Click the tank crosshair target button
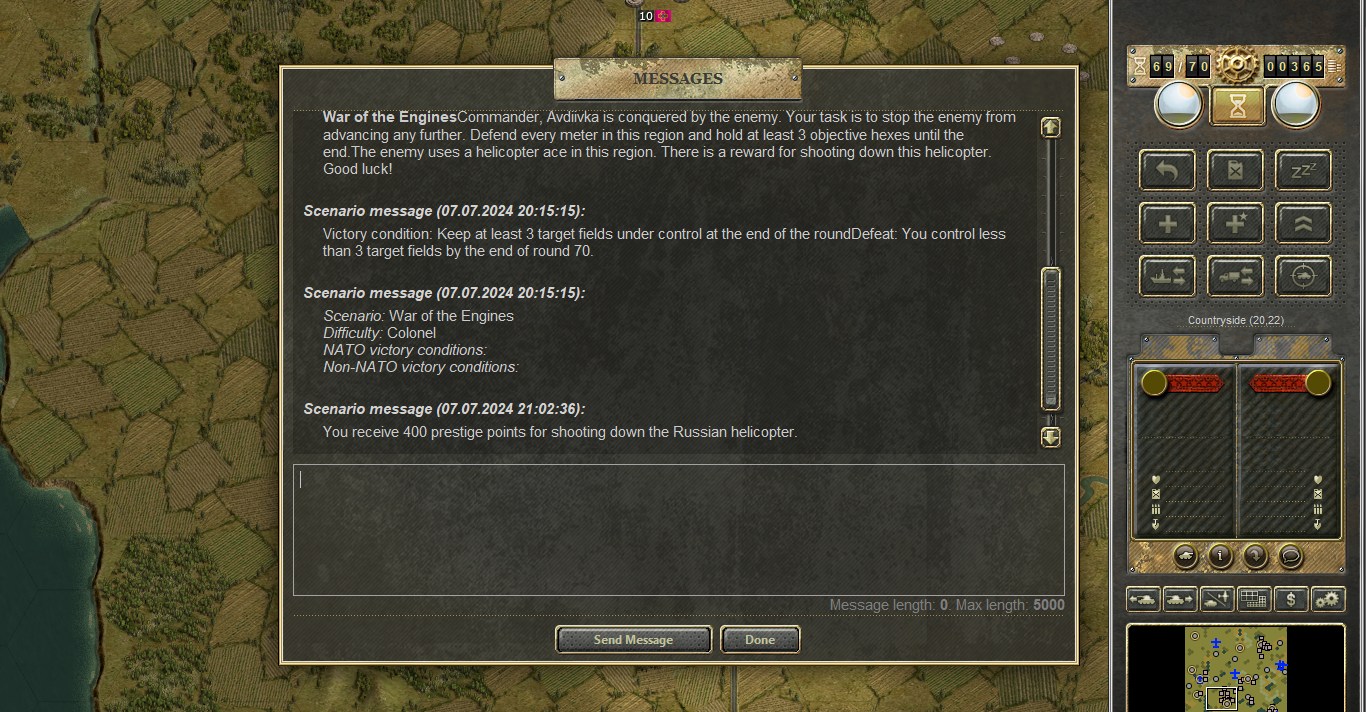 point(1303,276)
